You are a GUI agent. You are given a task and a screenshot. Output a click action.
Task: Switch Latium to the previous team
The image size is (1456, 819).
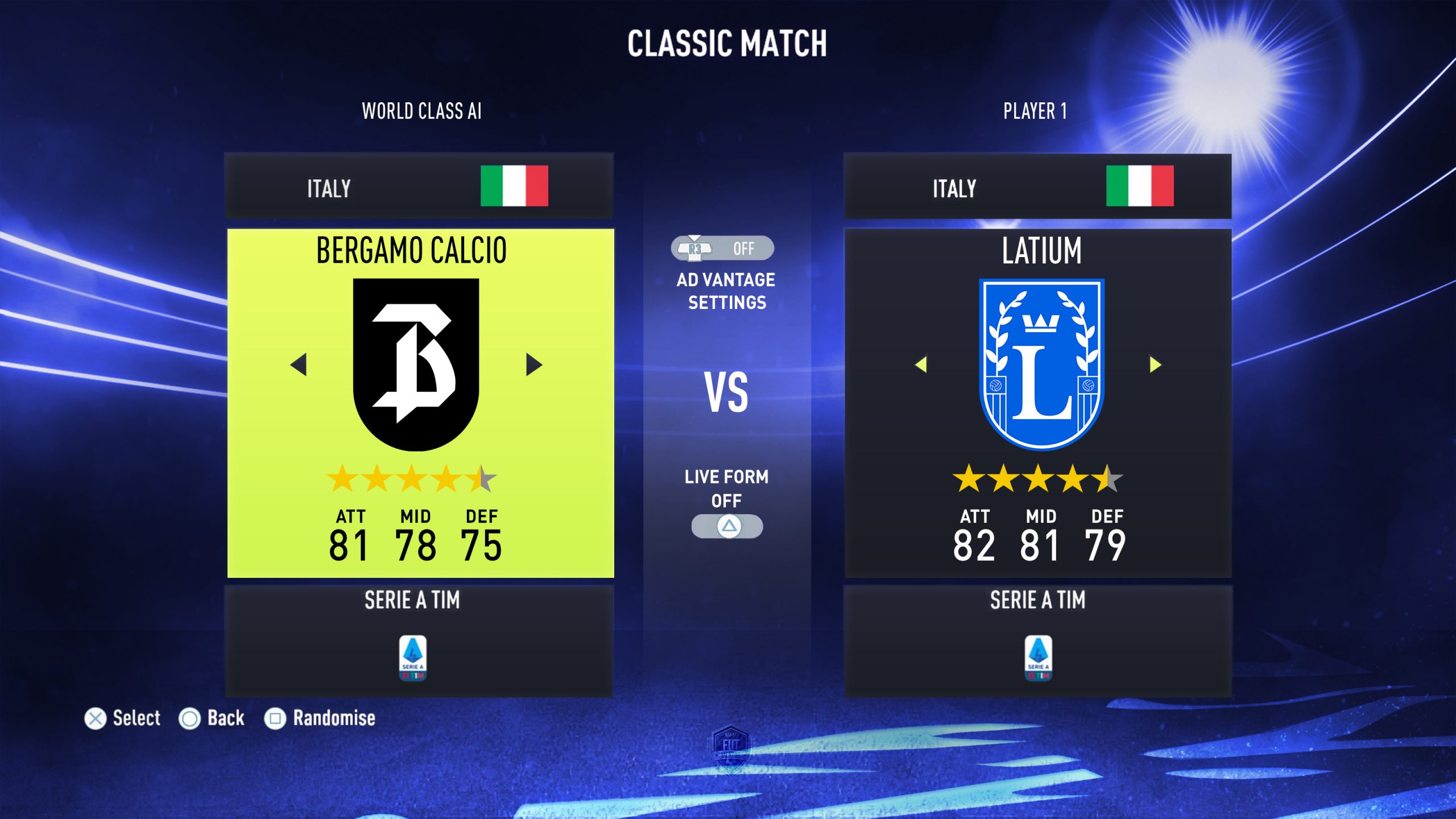921,365
